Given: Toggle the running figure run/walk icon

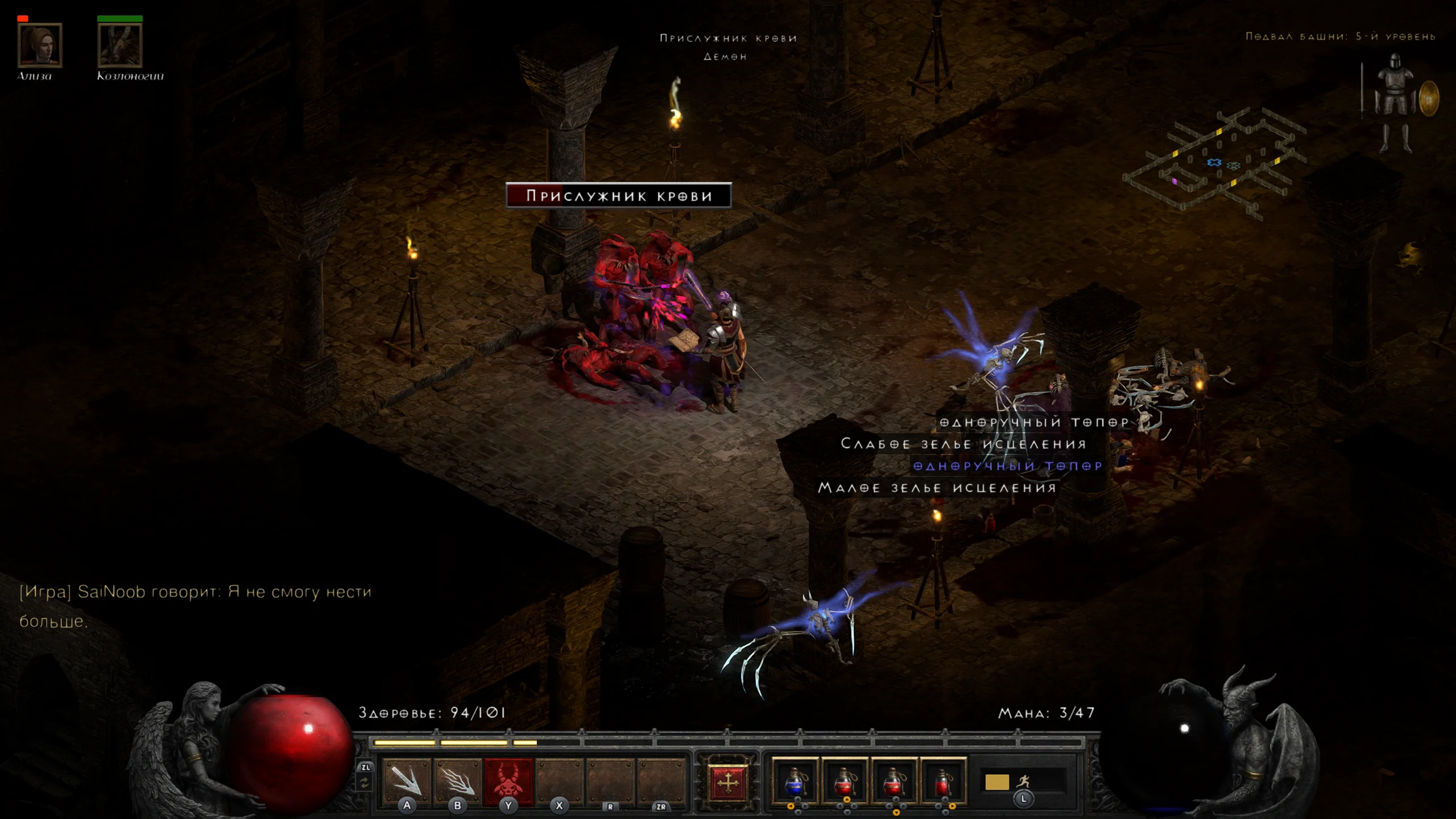Looking at the screenshot, I should (1024, 781).
